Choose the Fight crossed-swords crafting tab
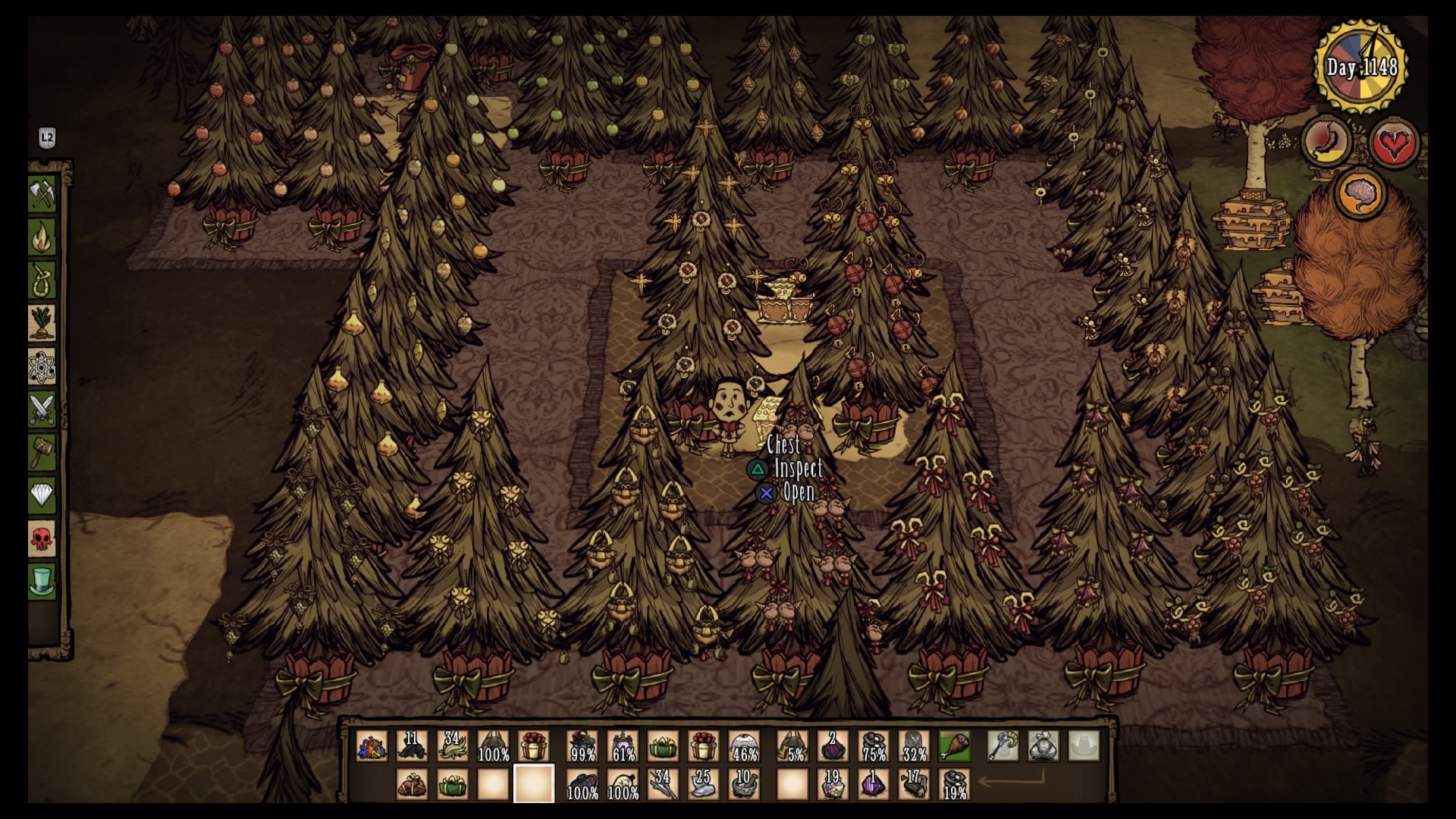 (42, 409)
